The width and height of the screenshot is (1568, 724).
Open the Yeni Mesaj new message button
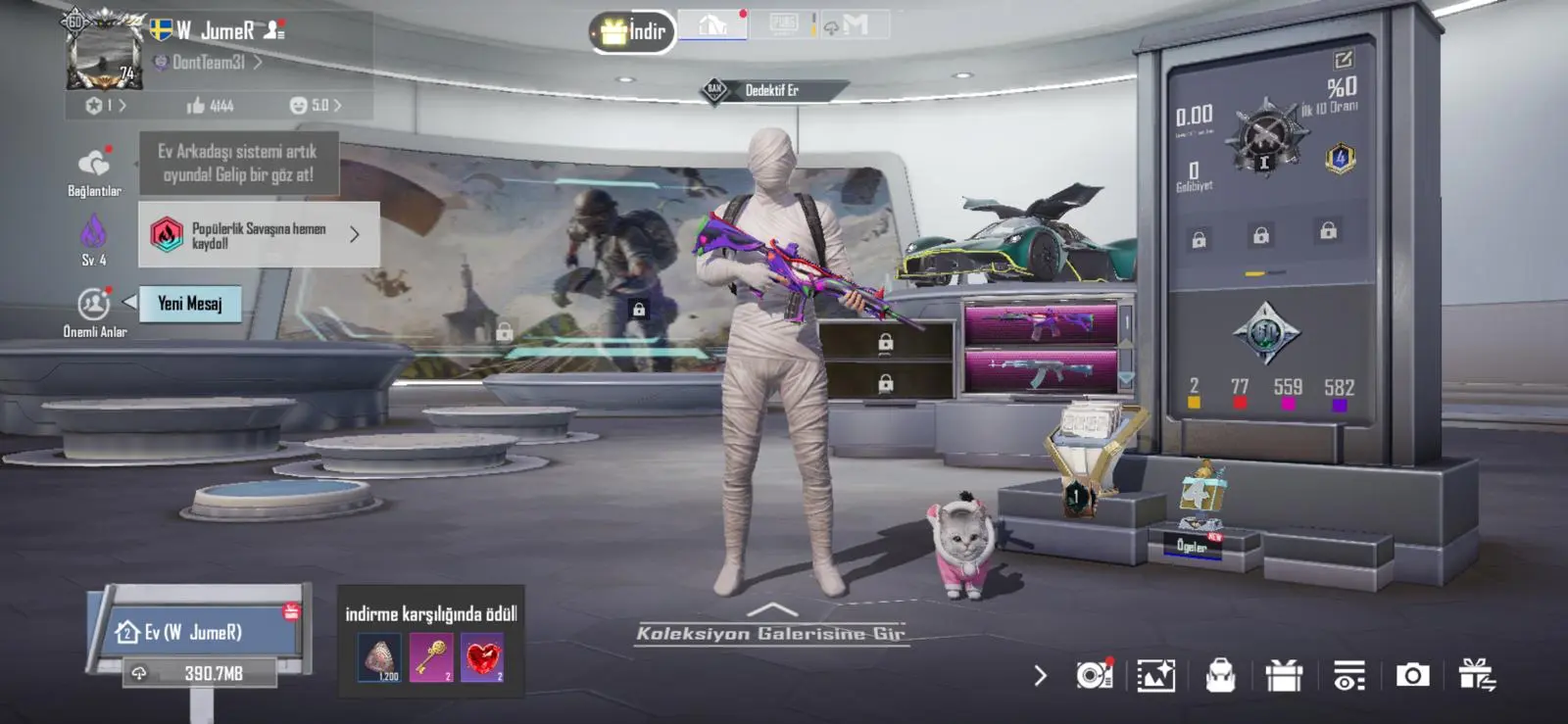pos(190,304)
